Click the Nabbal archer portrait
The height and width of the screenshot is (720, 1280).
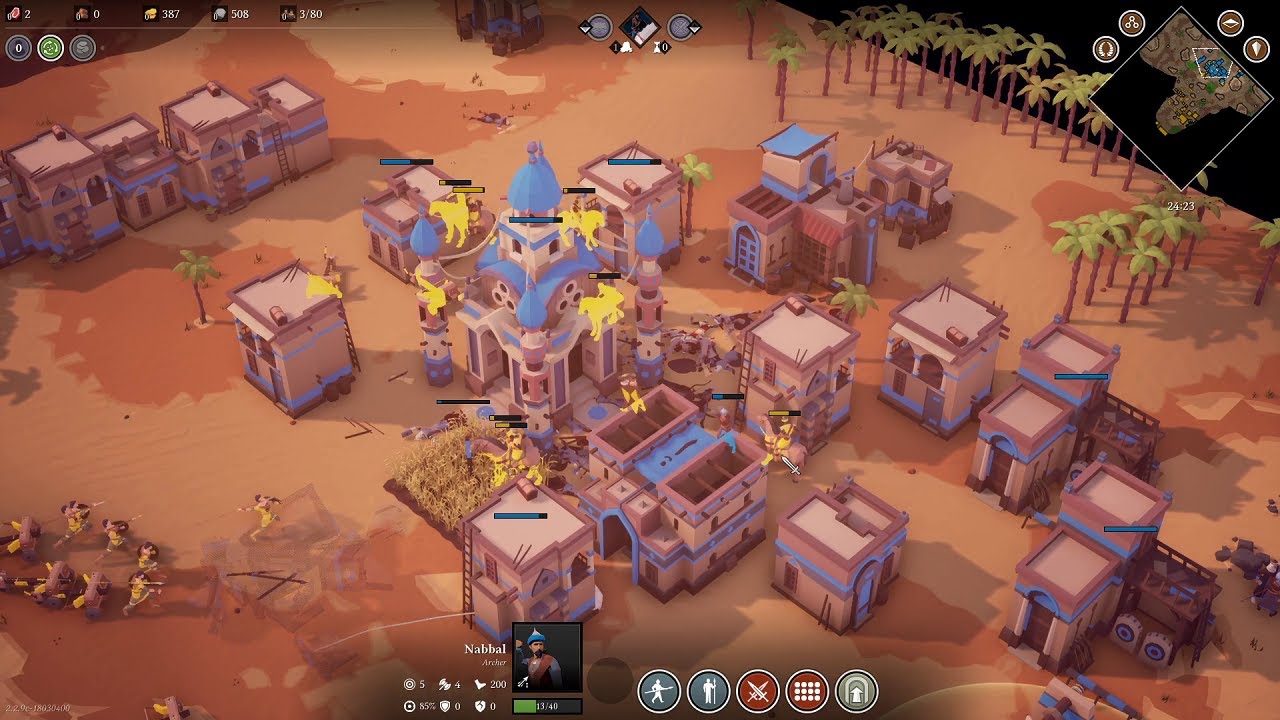tap(547, 657)
